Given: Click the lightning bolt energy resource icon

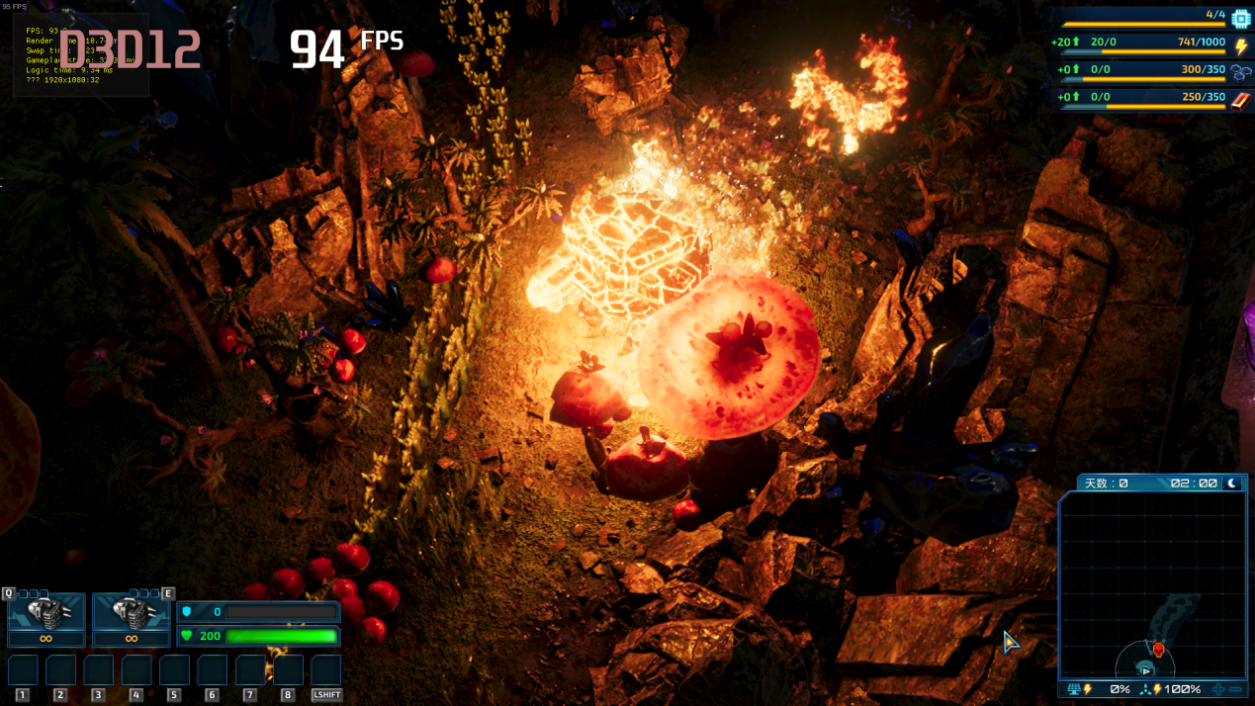Looking at the screenshot, I should click(1241, 45).
